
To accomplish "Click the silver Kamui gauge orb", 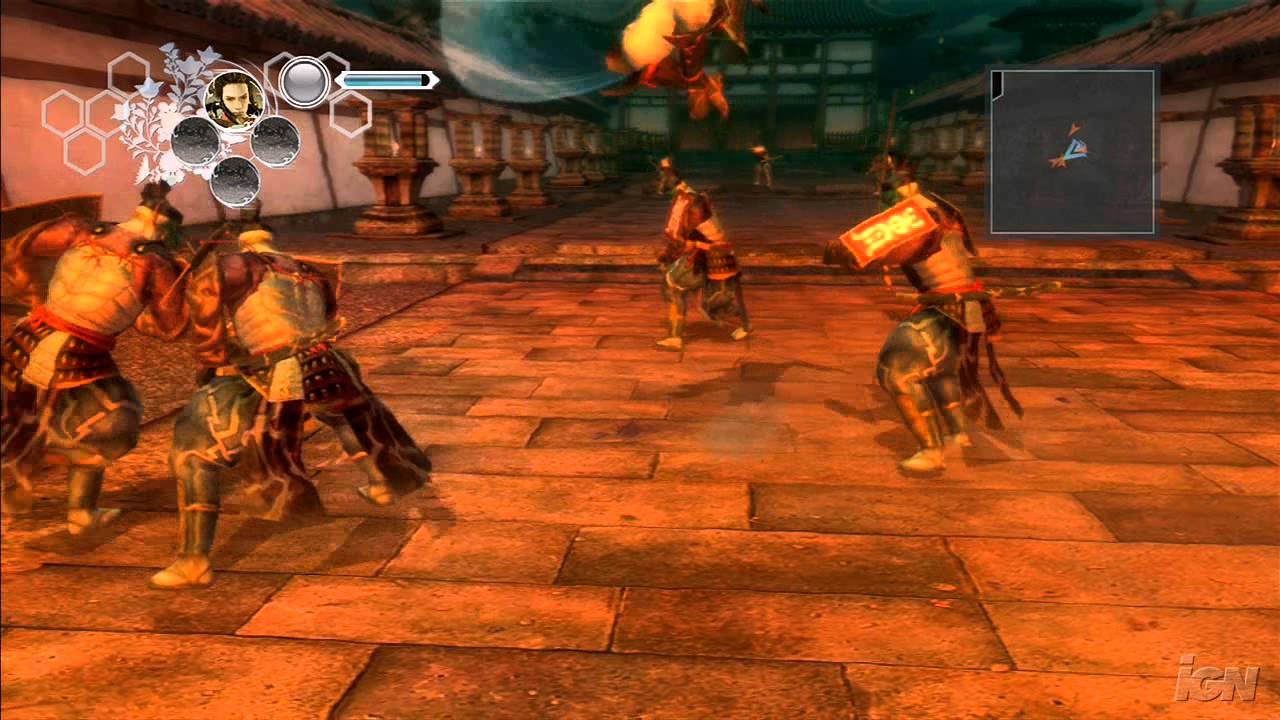I will (x=304, y=80).
